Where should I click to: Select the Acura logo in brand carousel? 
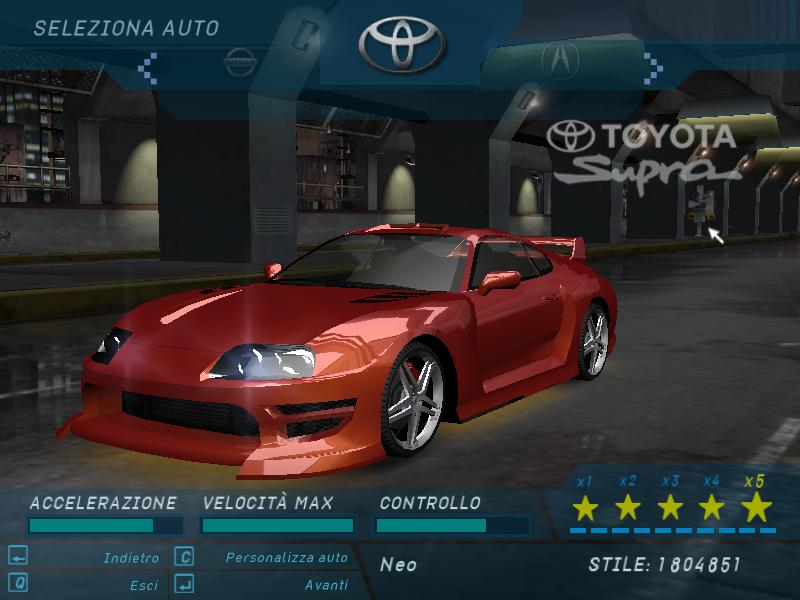(x=559, y=59)
